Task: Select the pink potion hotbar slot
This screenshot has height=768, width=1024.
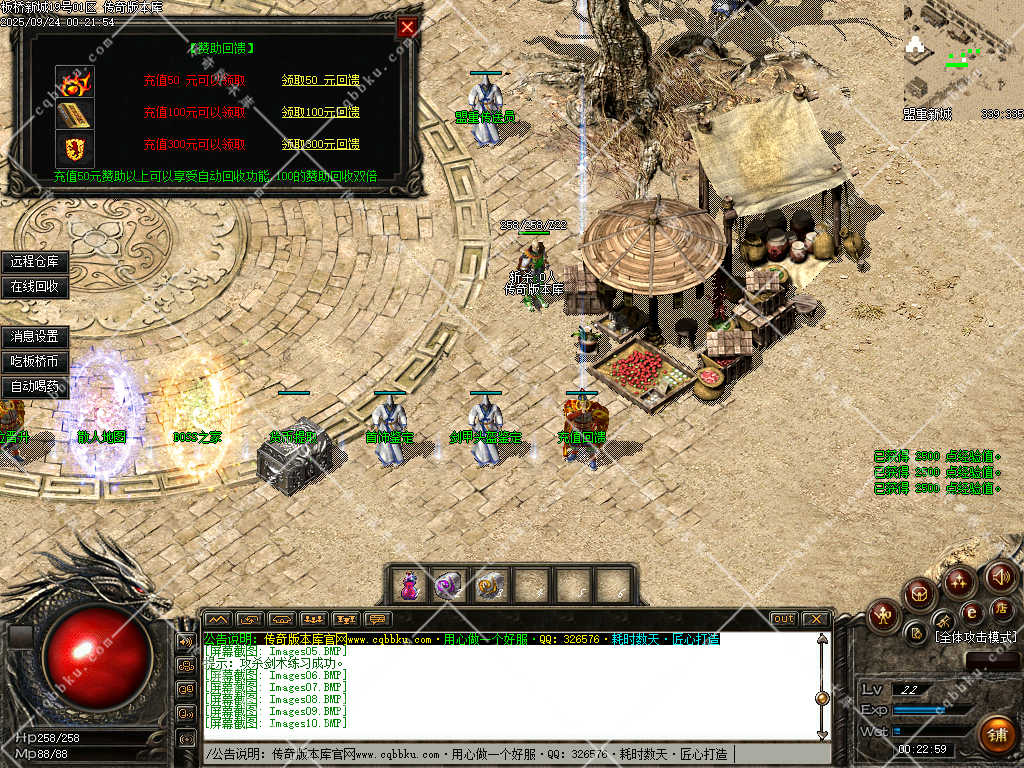Action: point(408,585)
